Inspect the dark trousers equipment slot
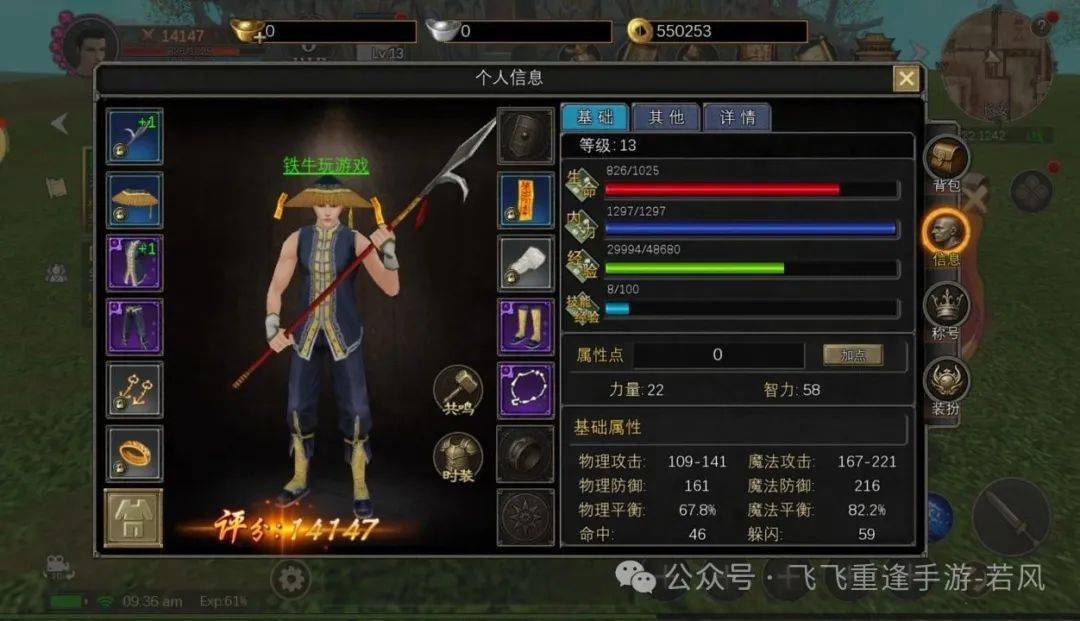 click(x=134, y=326)
